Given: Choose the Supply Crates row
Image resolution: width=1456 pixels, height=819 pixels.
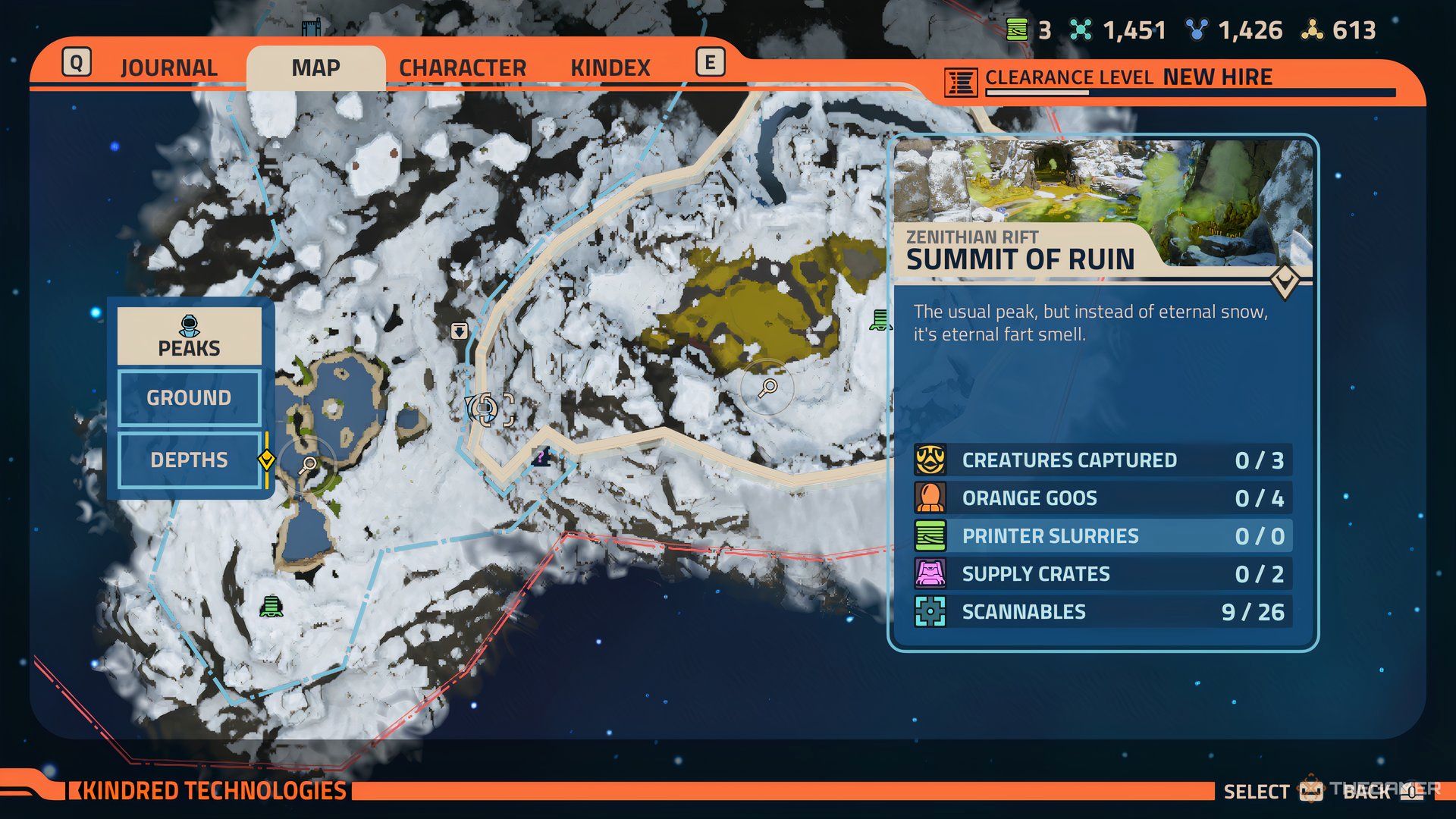Looking at the screenshot, I should (x=1103, y=574).
